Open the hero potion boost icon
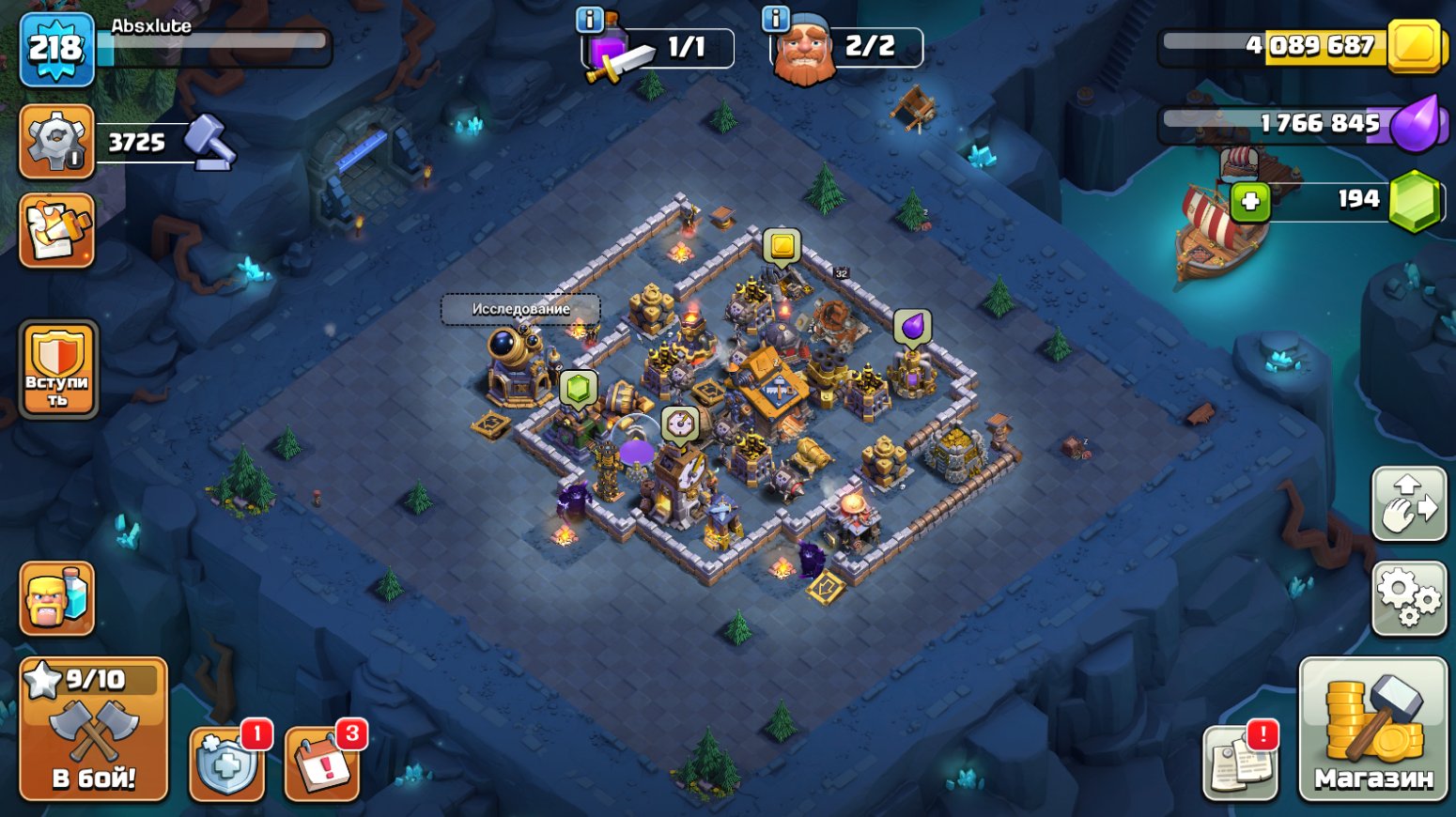Image resolution: width=1456 pixels, height=817 pixels. tap(56, 600)
